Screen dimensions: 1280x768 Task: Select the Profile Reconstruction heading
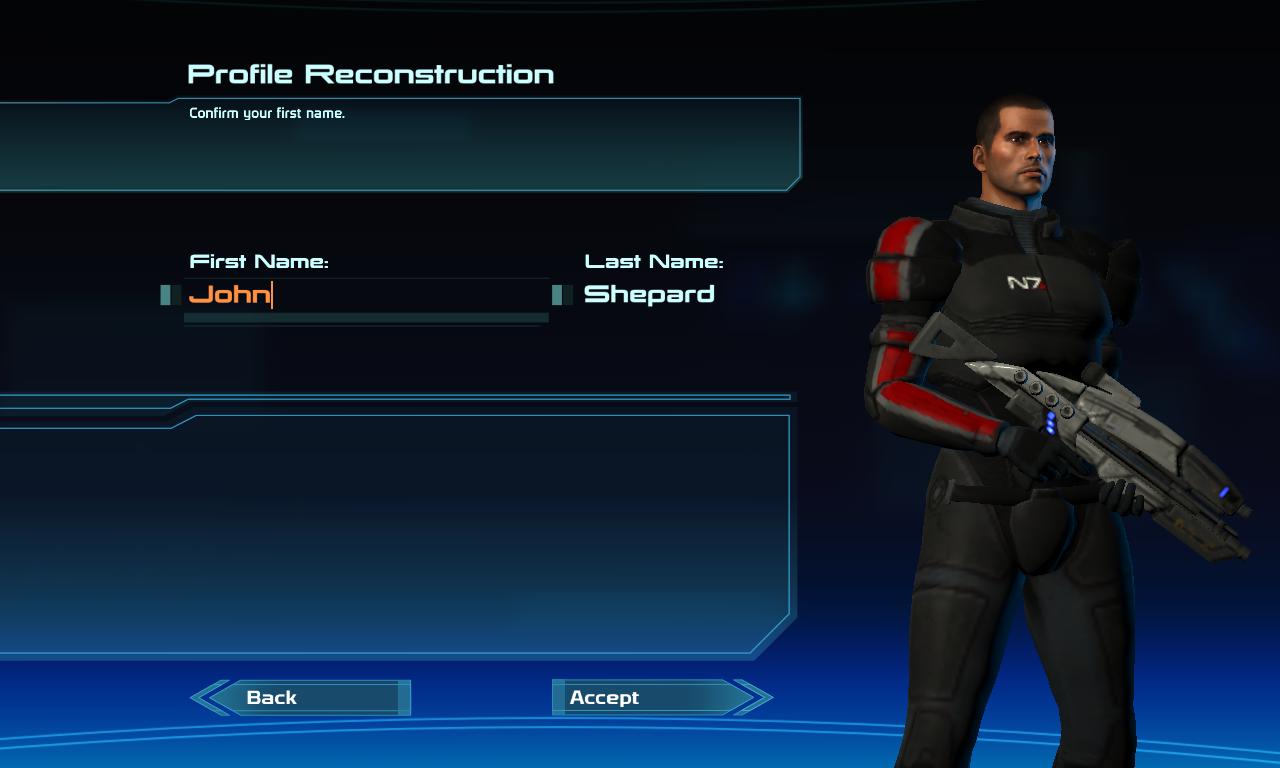[370, 73]
